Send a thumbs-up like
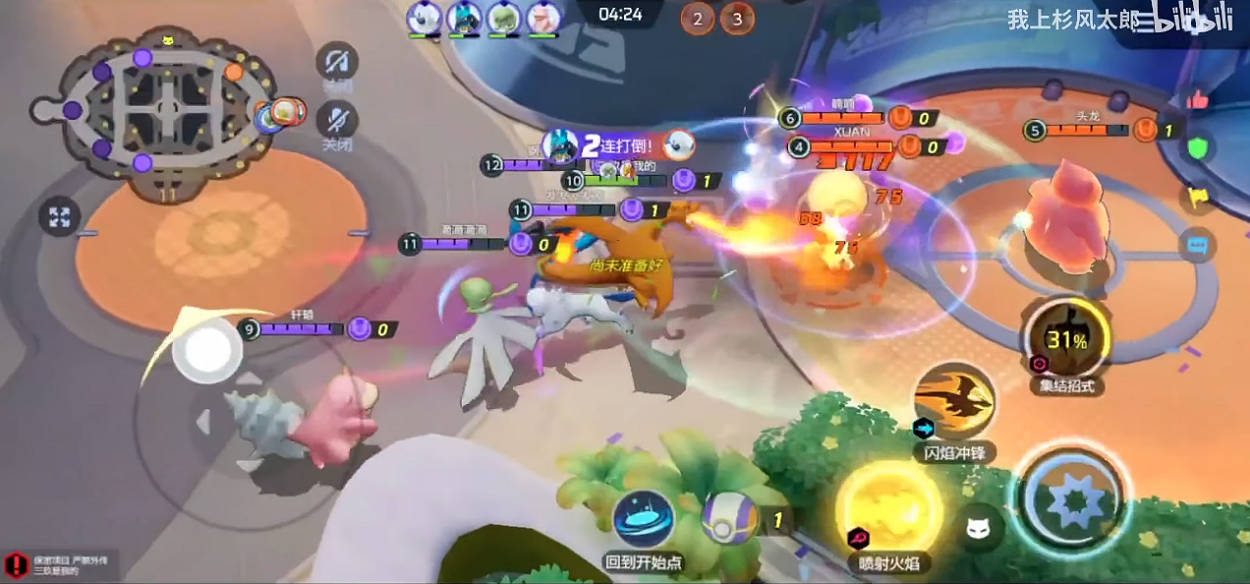The image size is (1250, 584). [1198, 99]
